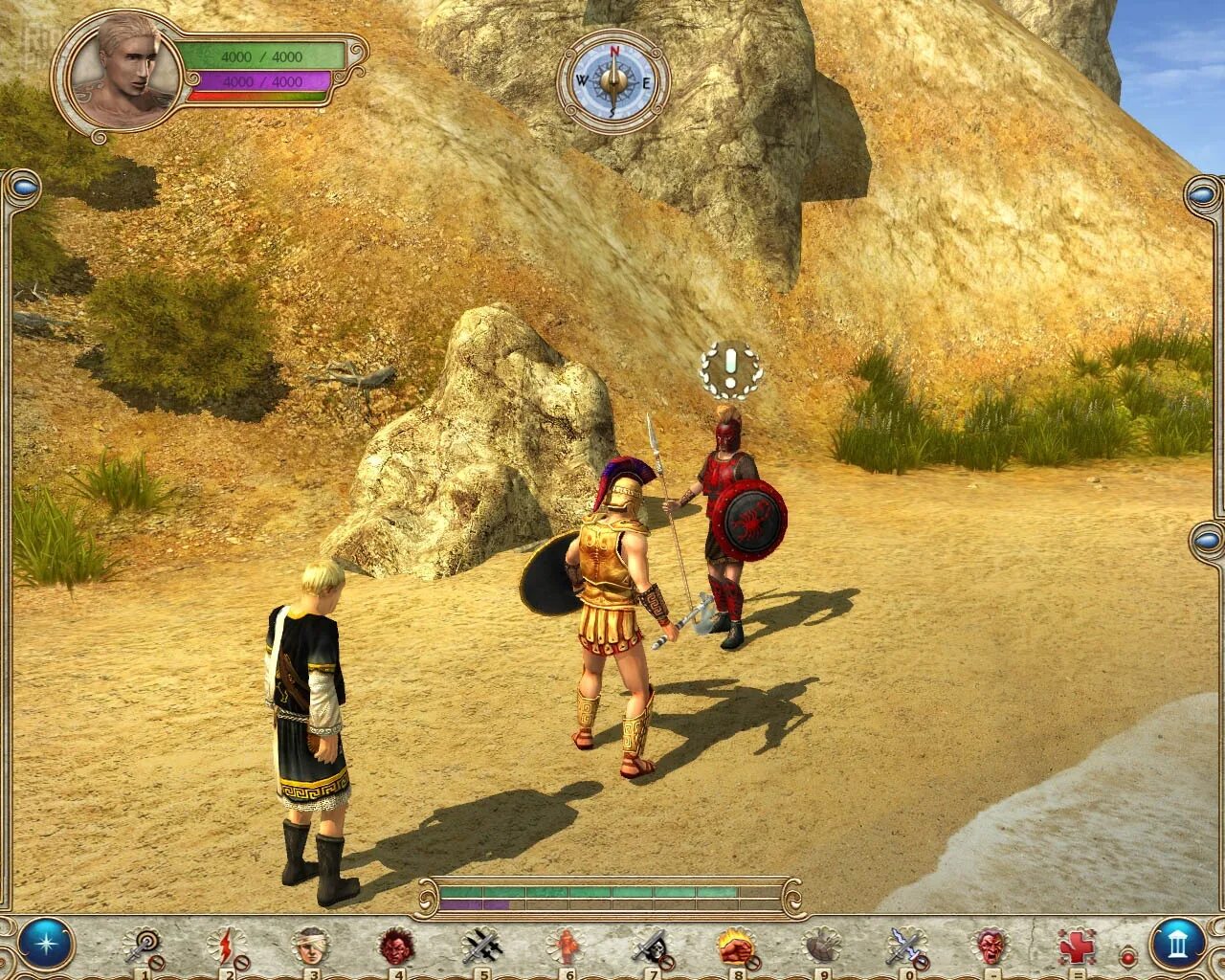Click the blue star orb button

pos(45,943)
